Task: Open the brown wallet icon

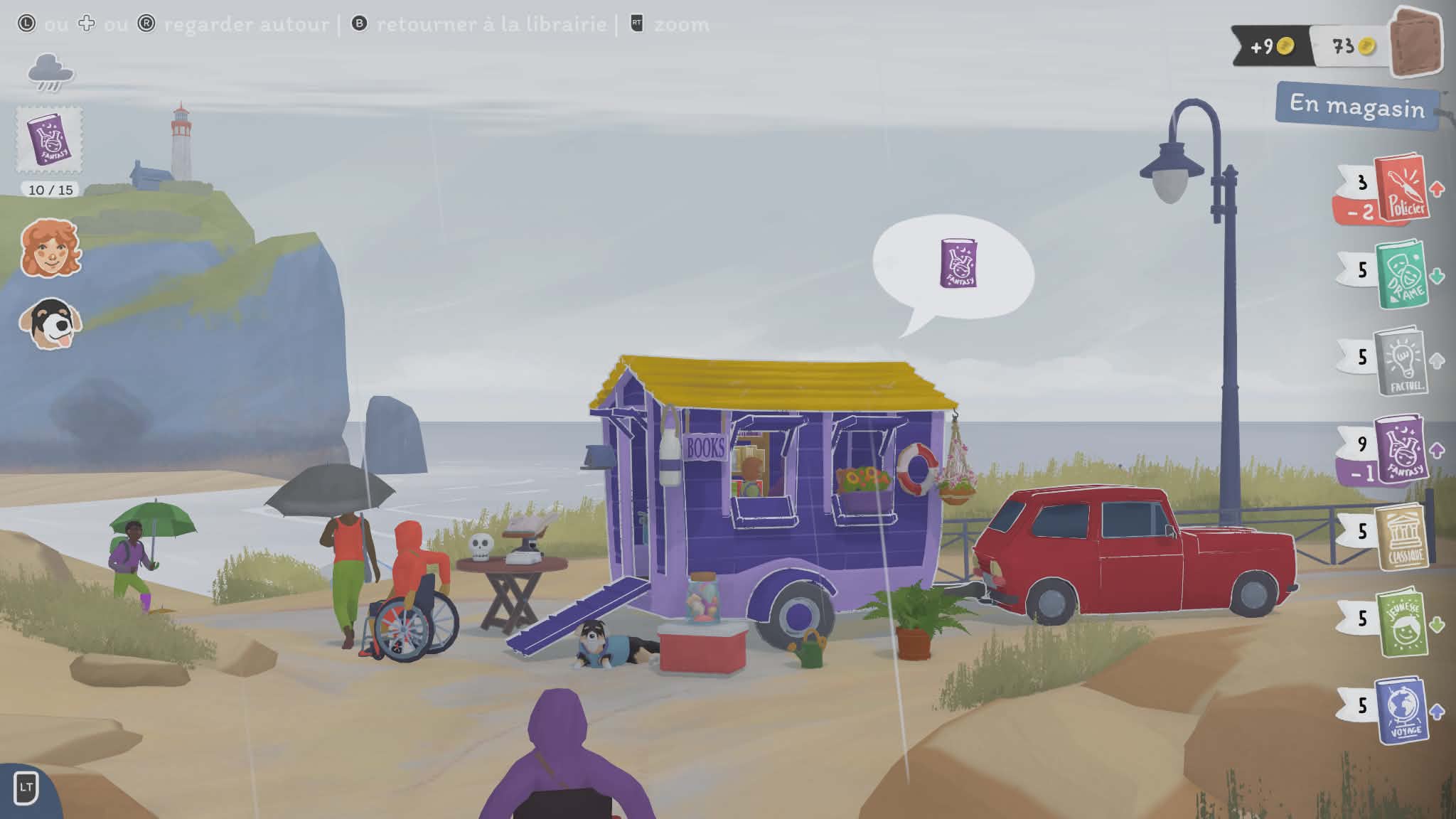Action: pyautogui.click(x=1415, y=43)
